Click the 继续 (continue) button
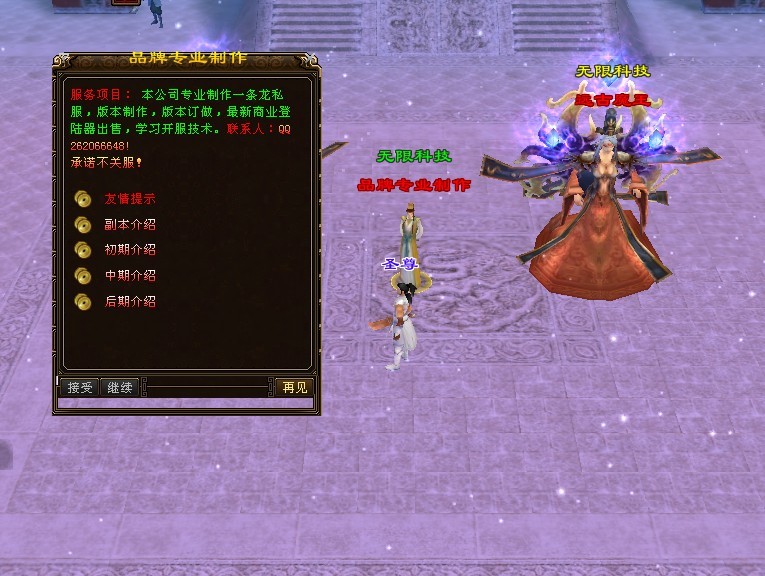Screen dimensions: 765x576 120,387
